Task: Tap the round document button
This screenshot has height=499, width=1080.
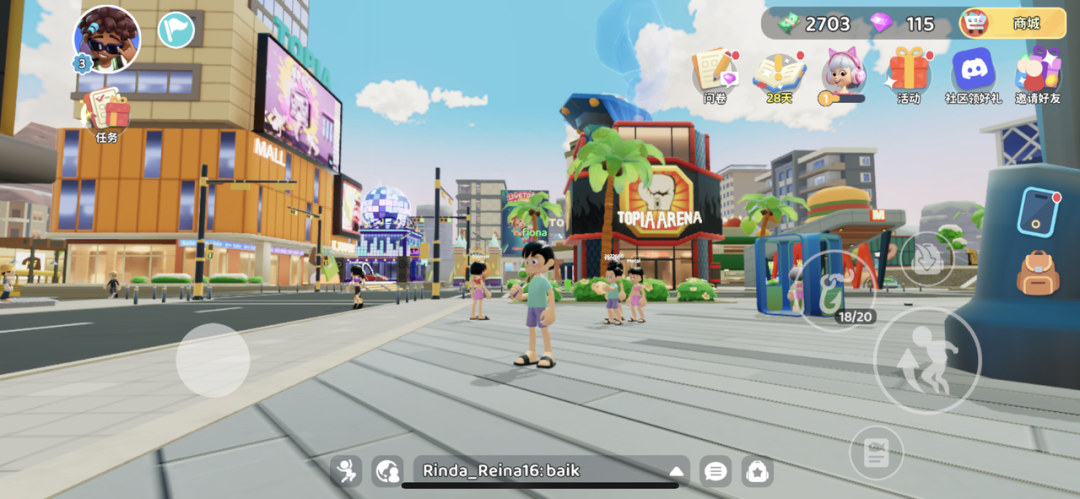Action: [876, 454]
